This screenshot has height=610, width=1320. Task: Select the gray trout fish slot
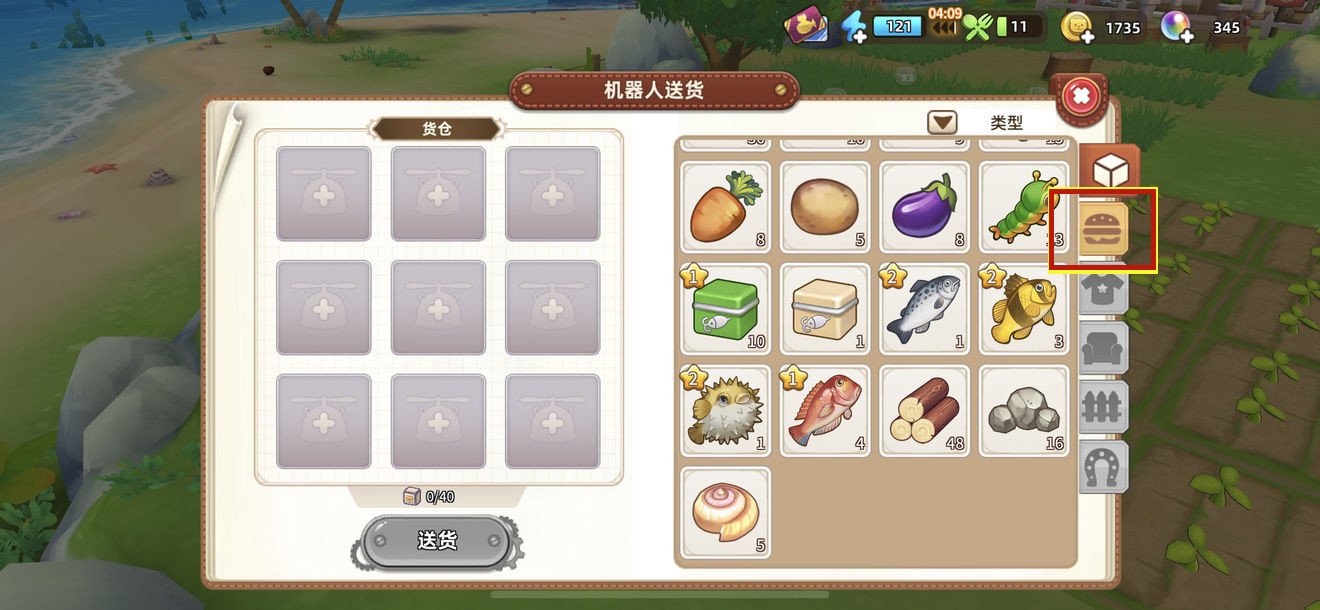tap(924, 309)
